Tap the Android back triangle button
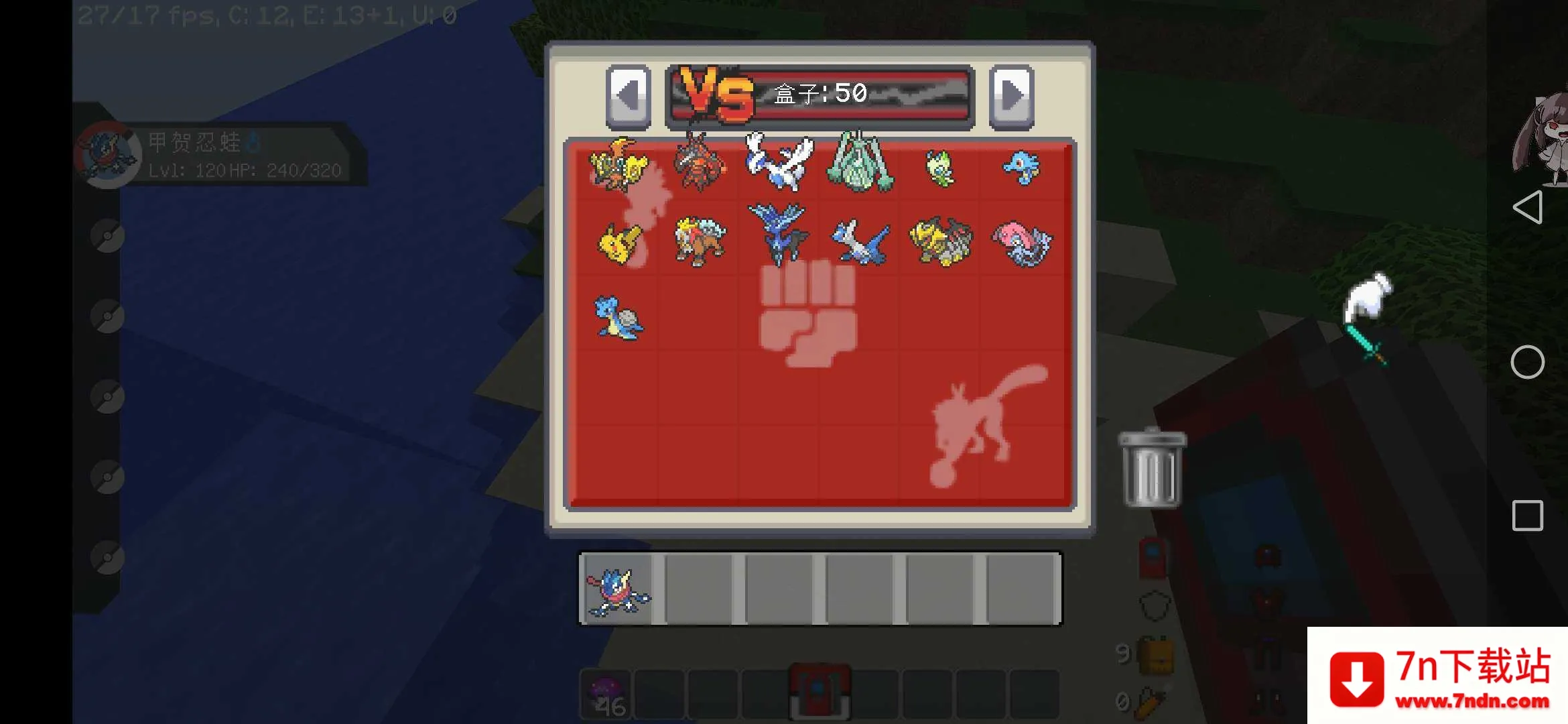Screen dimensions: 1568x724 [1528, 208]
